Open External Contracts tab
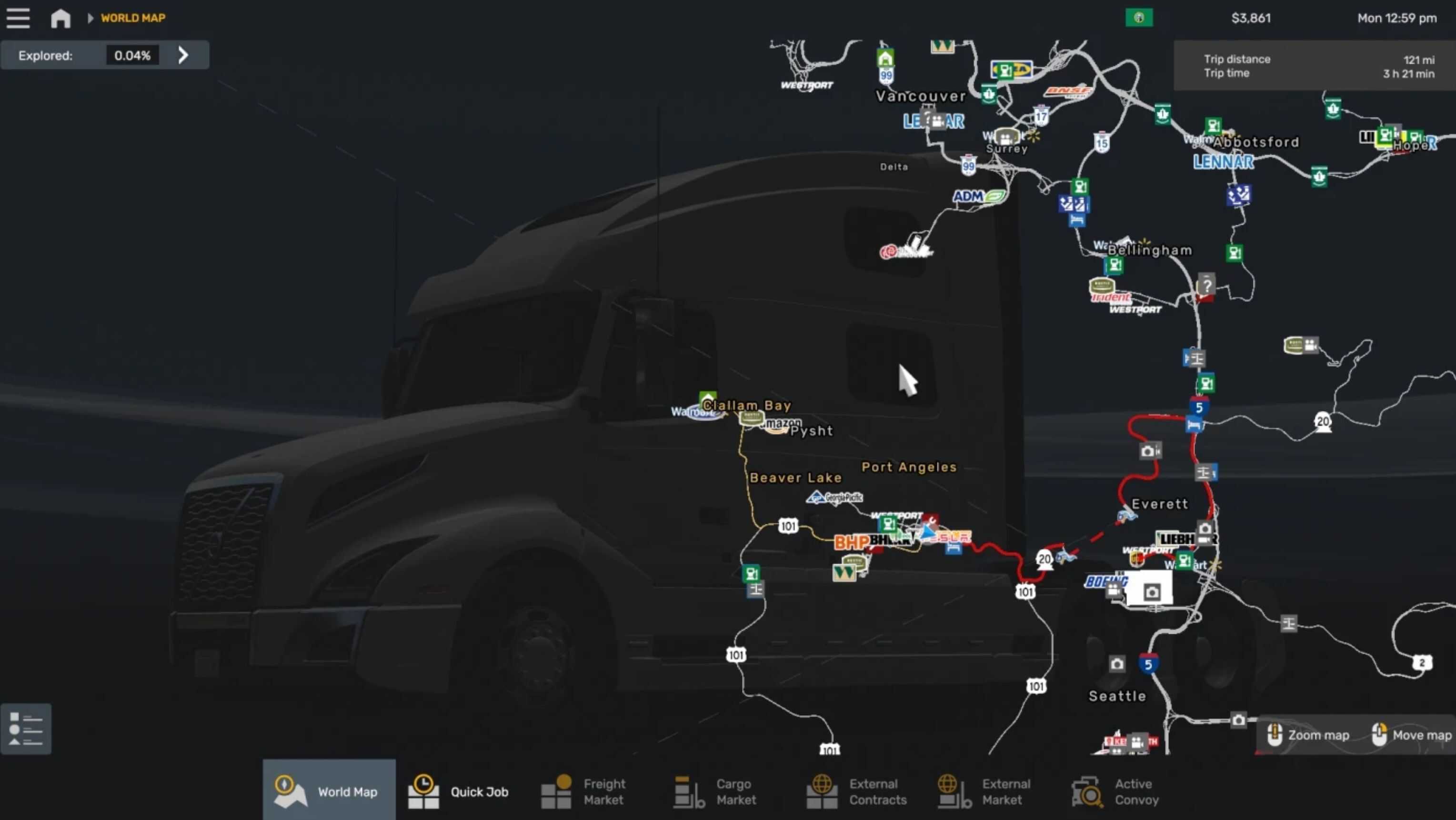 point(857,791)
